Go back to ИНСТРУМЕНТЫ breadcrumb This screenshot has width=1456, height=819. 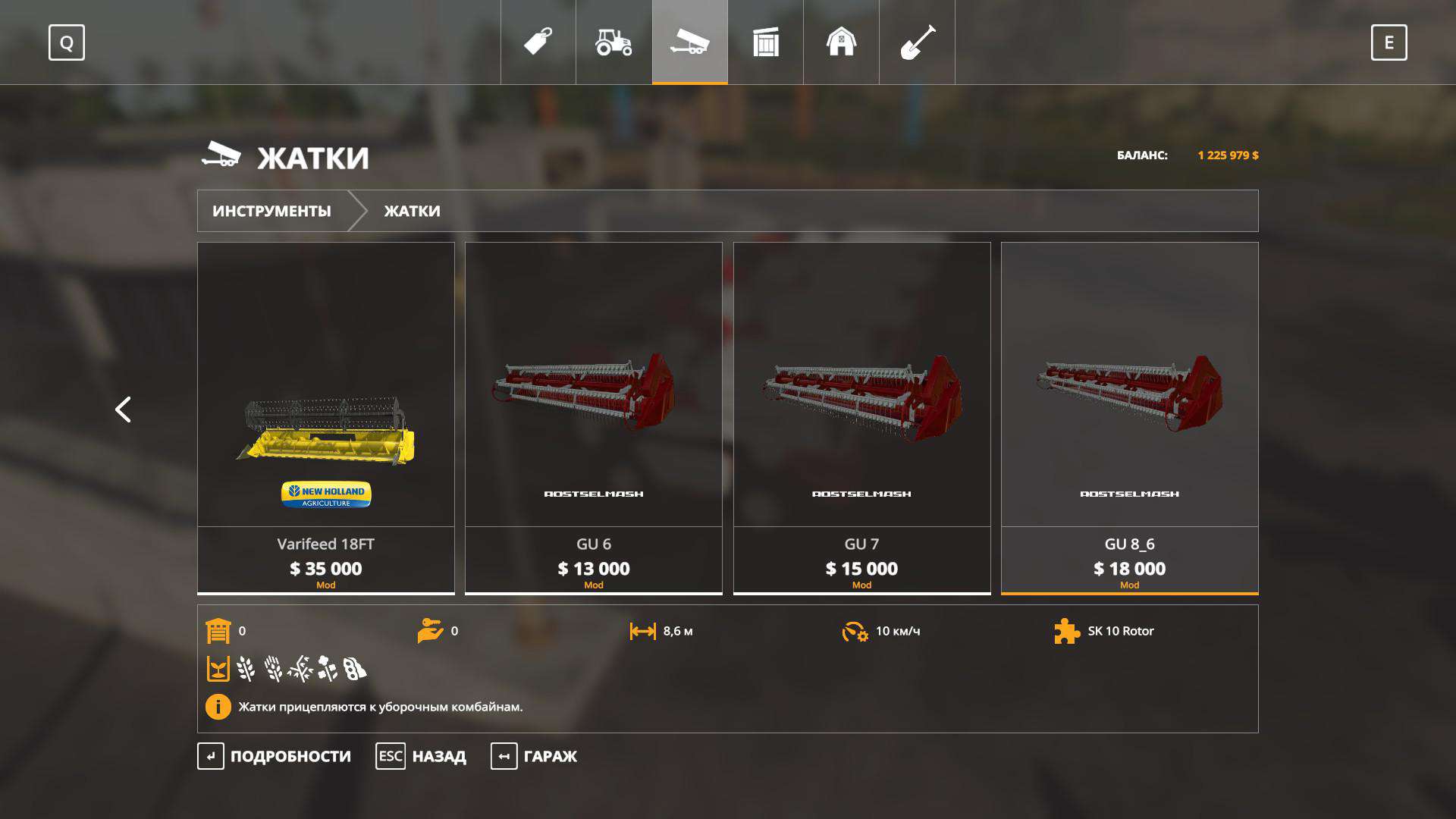click(x=271, y=211)
